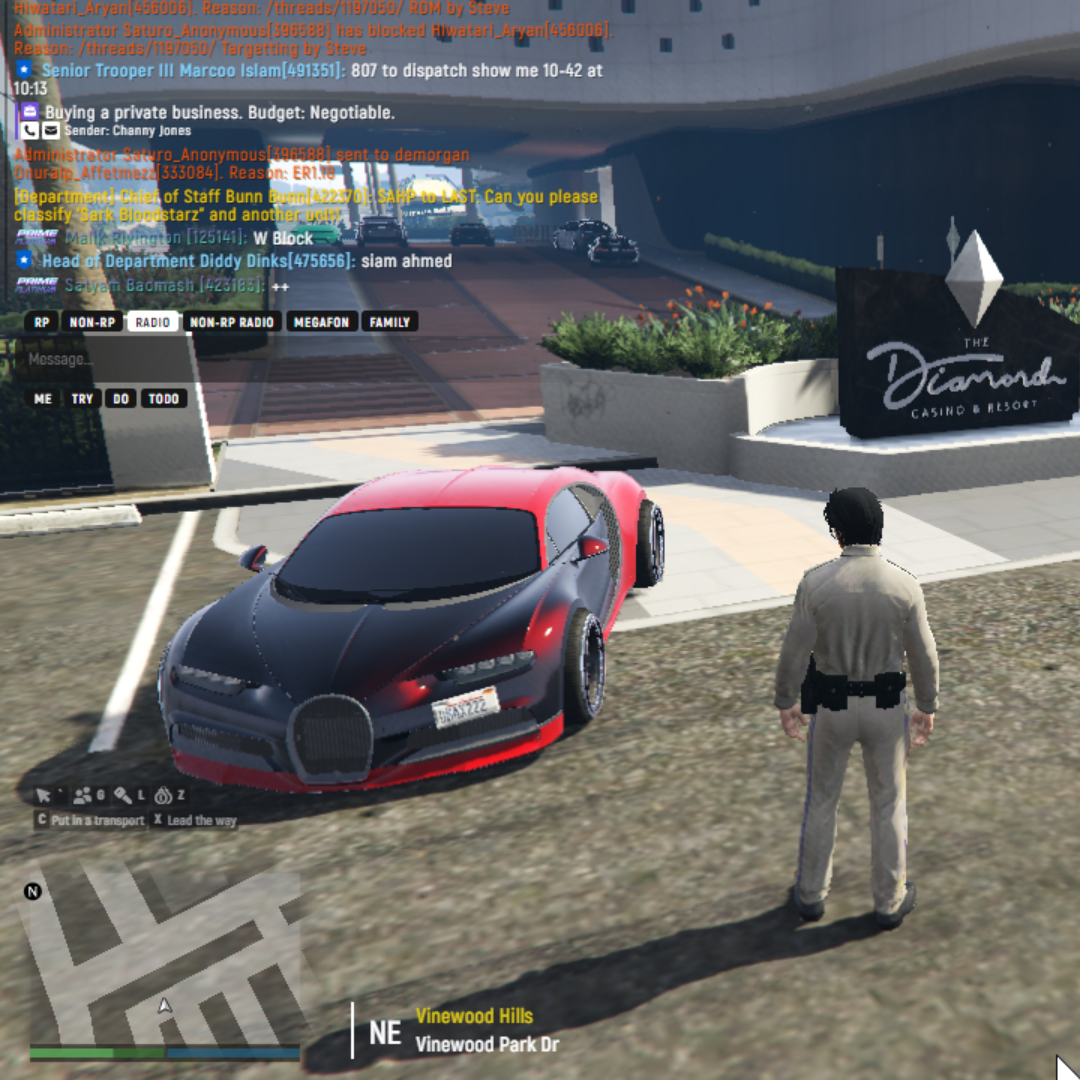
Task: Switch to the MEGAFON chat channel
Action: (321, 322)
